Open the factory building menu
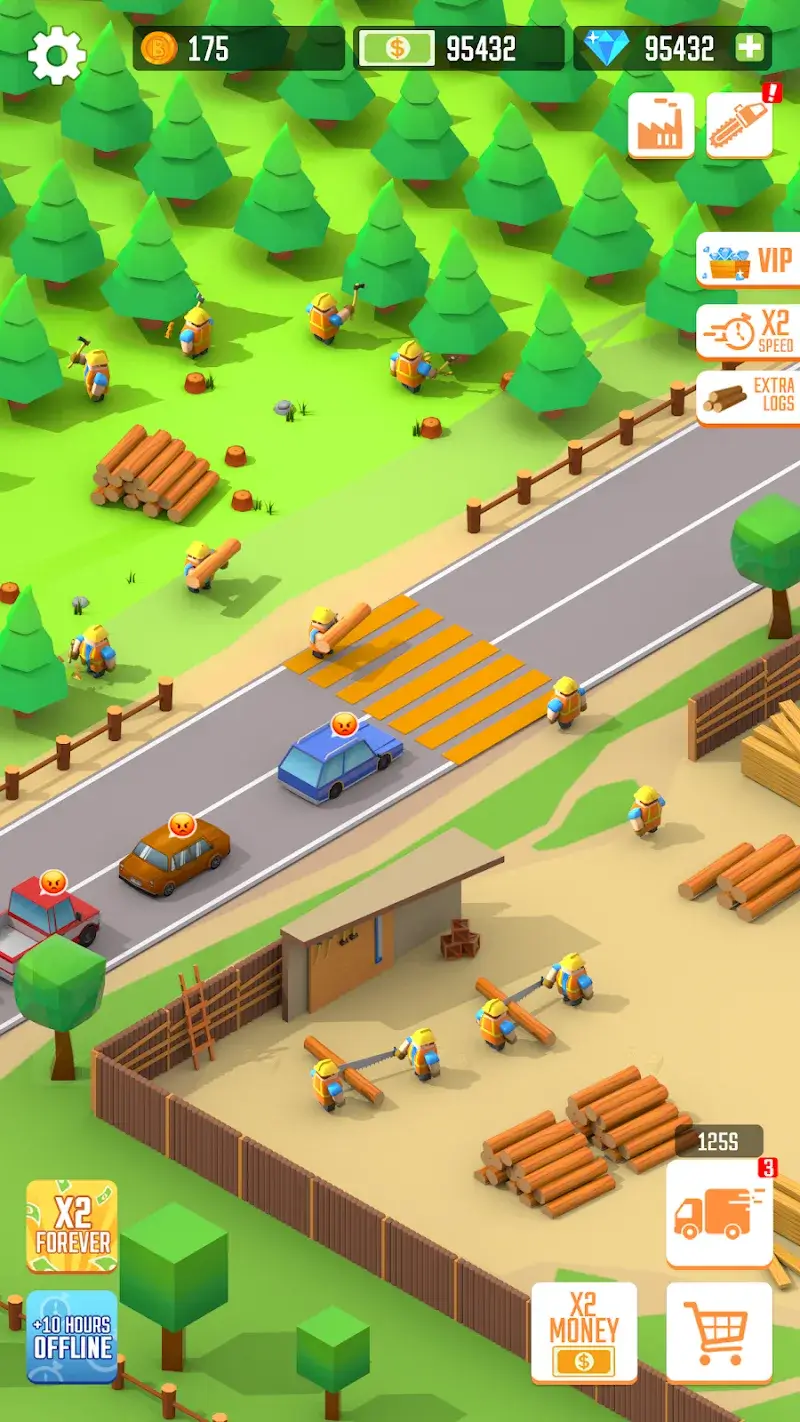The image size is (800, 1422). 661,125
